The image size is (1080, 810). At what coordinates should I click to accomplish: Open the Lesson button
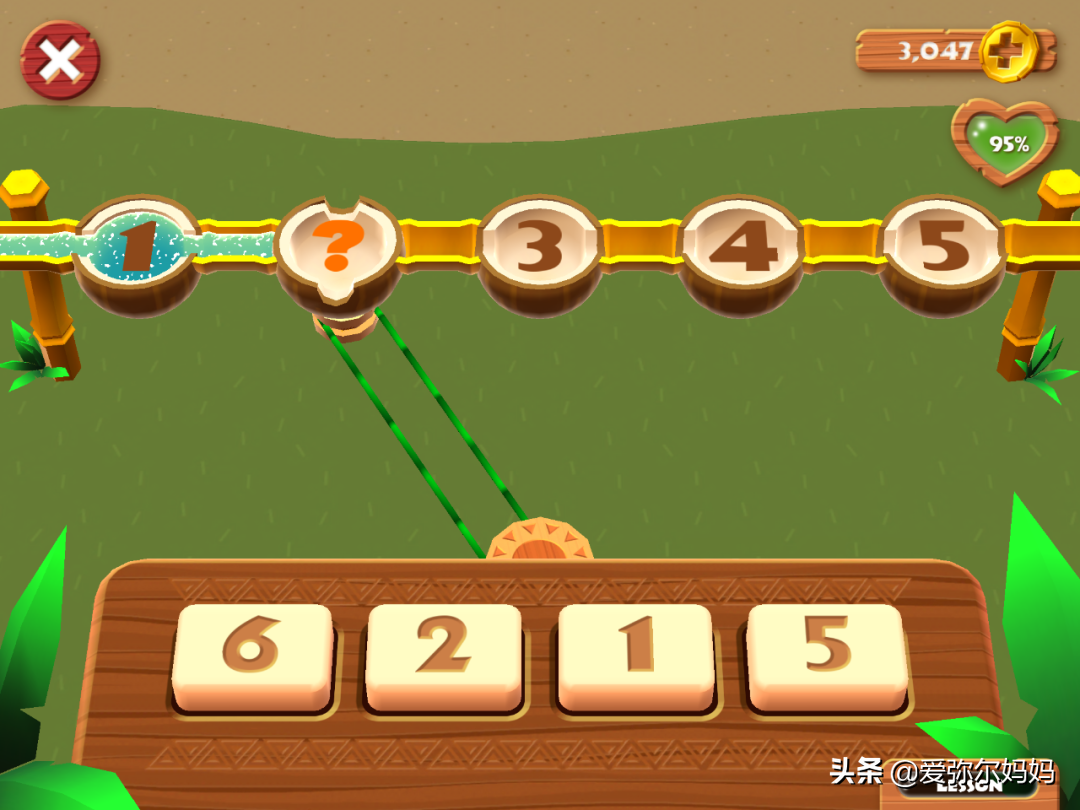tap(968, 787)
